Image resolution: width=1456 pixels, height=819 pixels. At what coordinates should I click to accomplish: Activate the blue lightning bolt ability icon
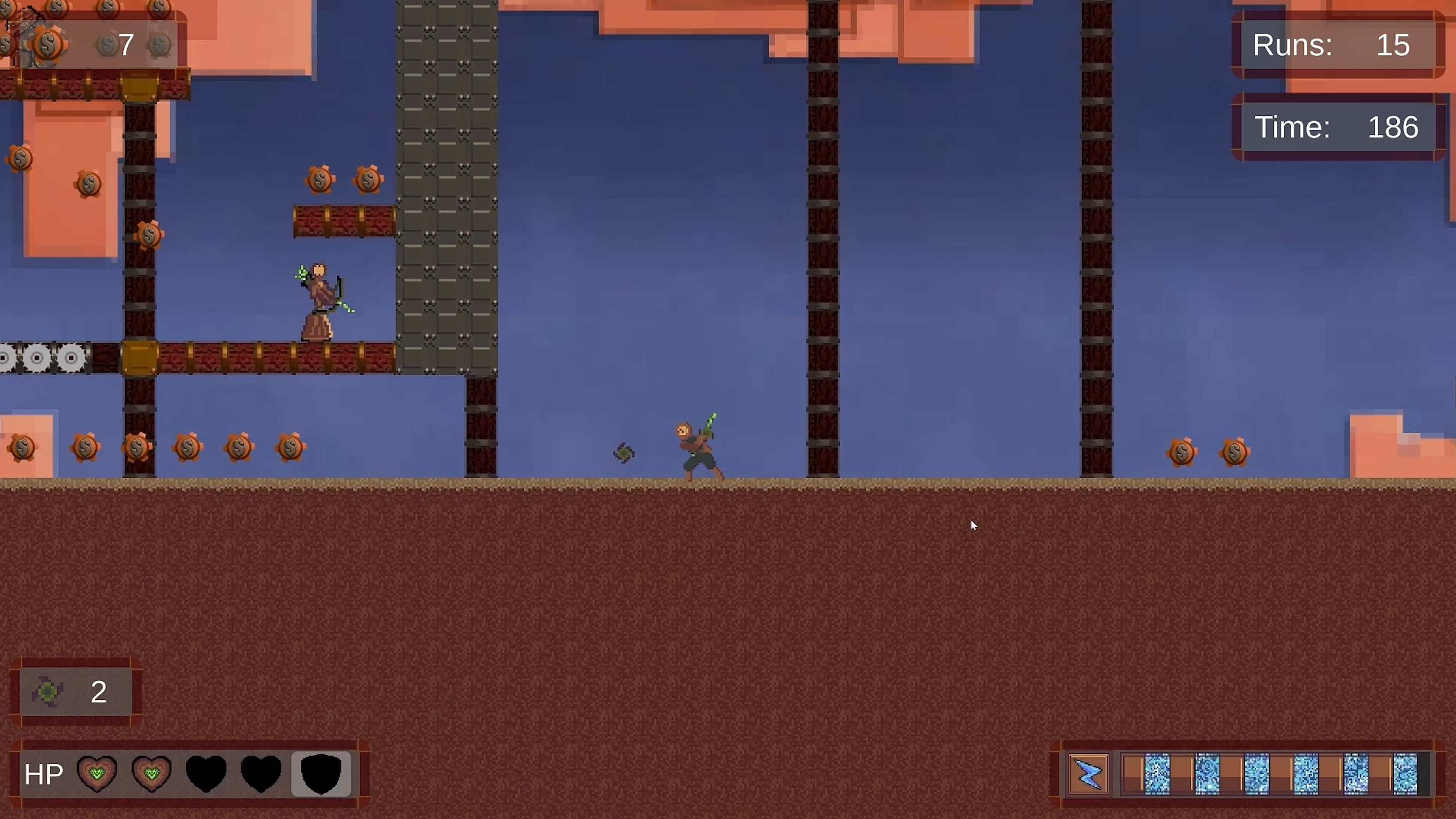(1088, 773)
